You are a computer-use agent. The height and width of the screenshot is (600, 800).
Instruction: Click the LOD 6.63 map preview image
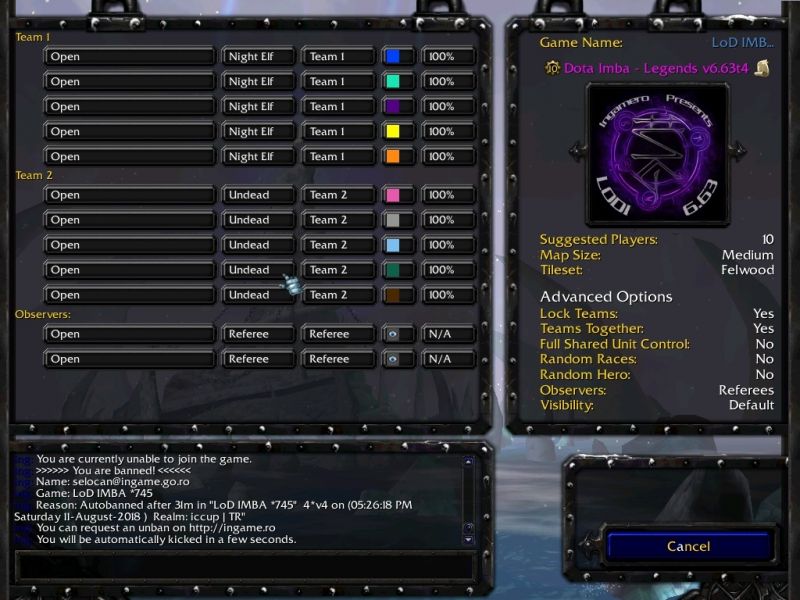pyautogui.click(x=657, y=150)
